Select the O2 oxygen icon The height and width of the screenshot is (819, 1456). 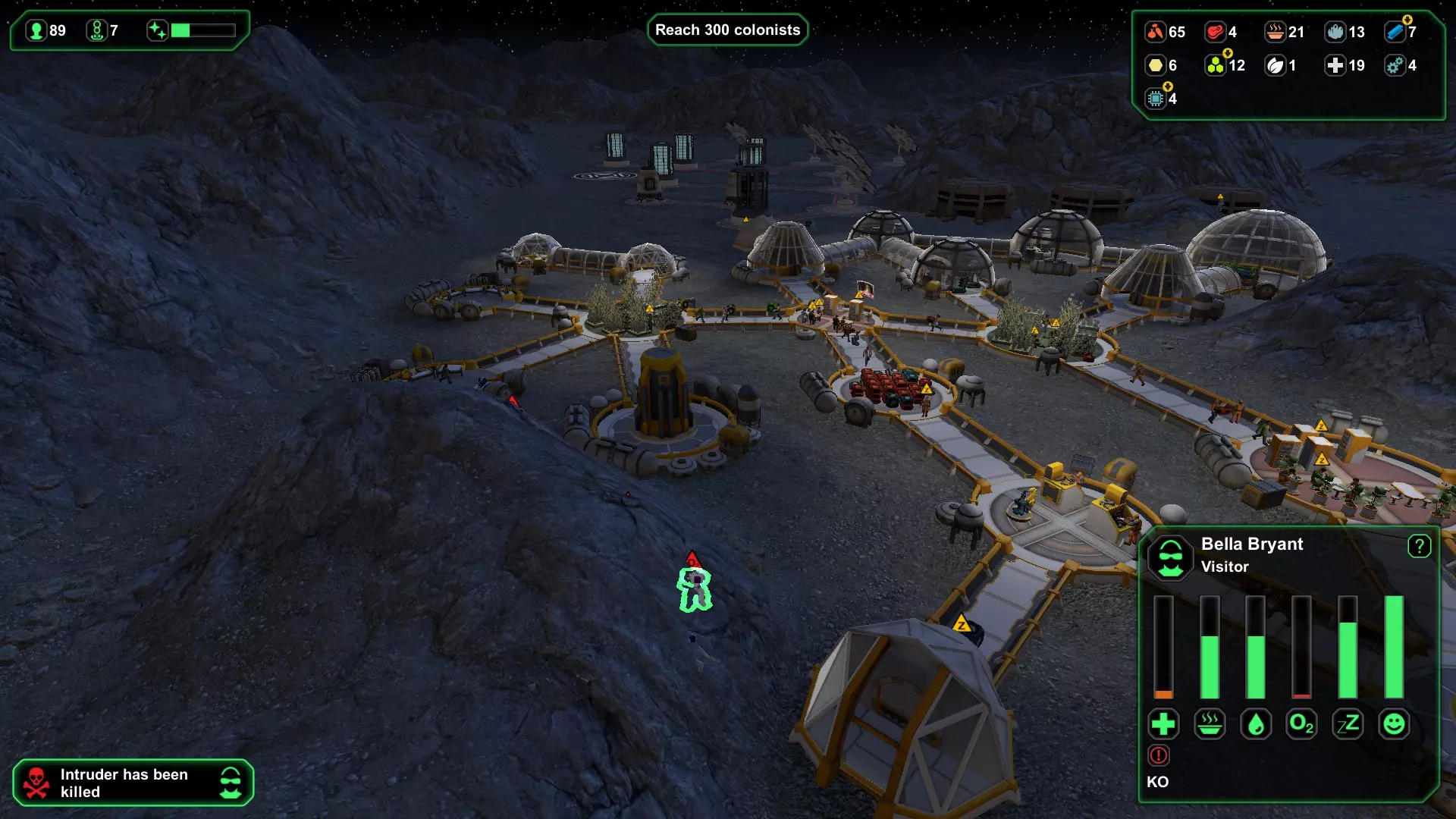click(x=1301, y=724)
